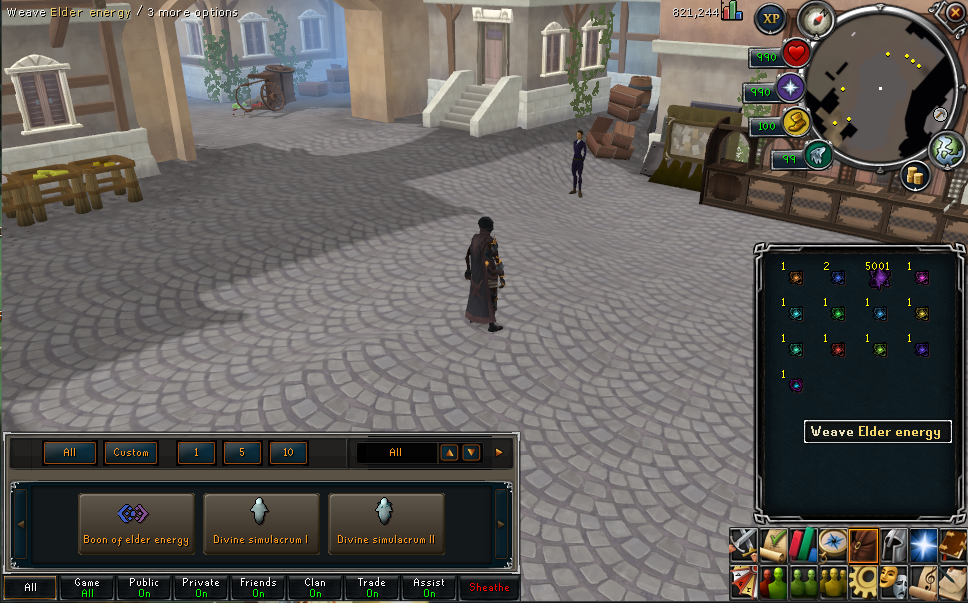Click the red Sheathe button

tap(489, 588)
